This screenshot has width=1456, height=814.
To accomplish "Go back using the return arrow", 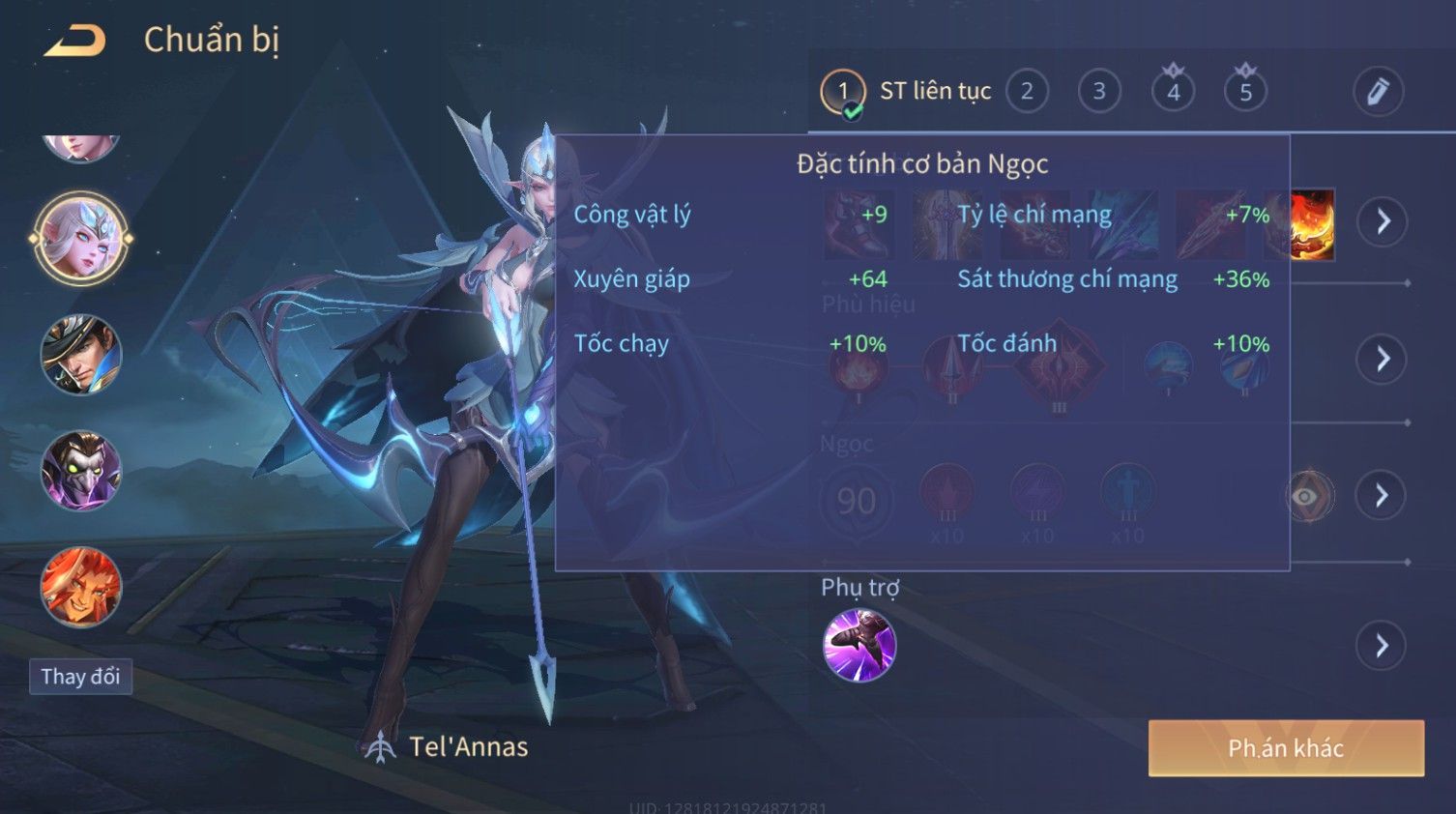I will tap(75, 41).
